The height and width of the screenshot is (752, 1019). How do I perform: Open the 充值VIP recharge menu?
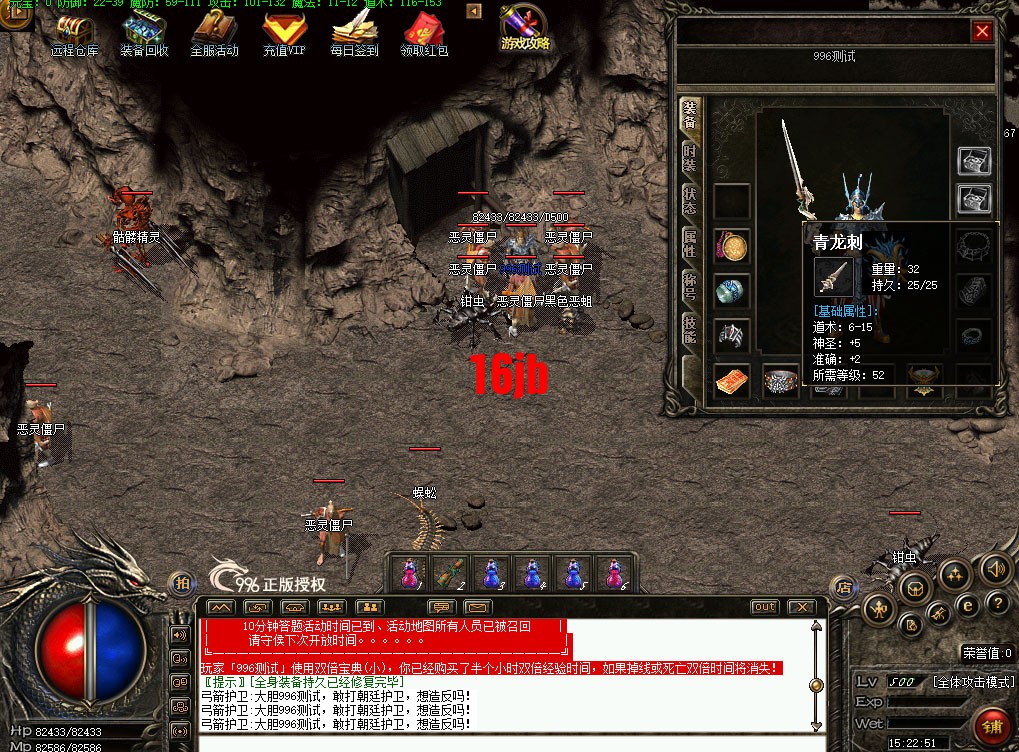tap(284, 33)
